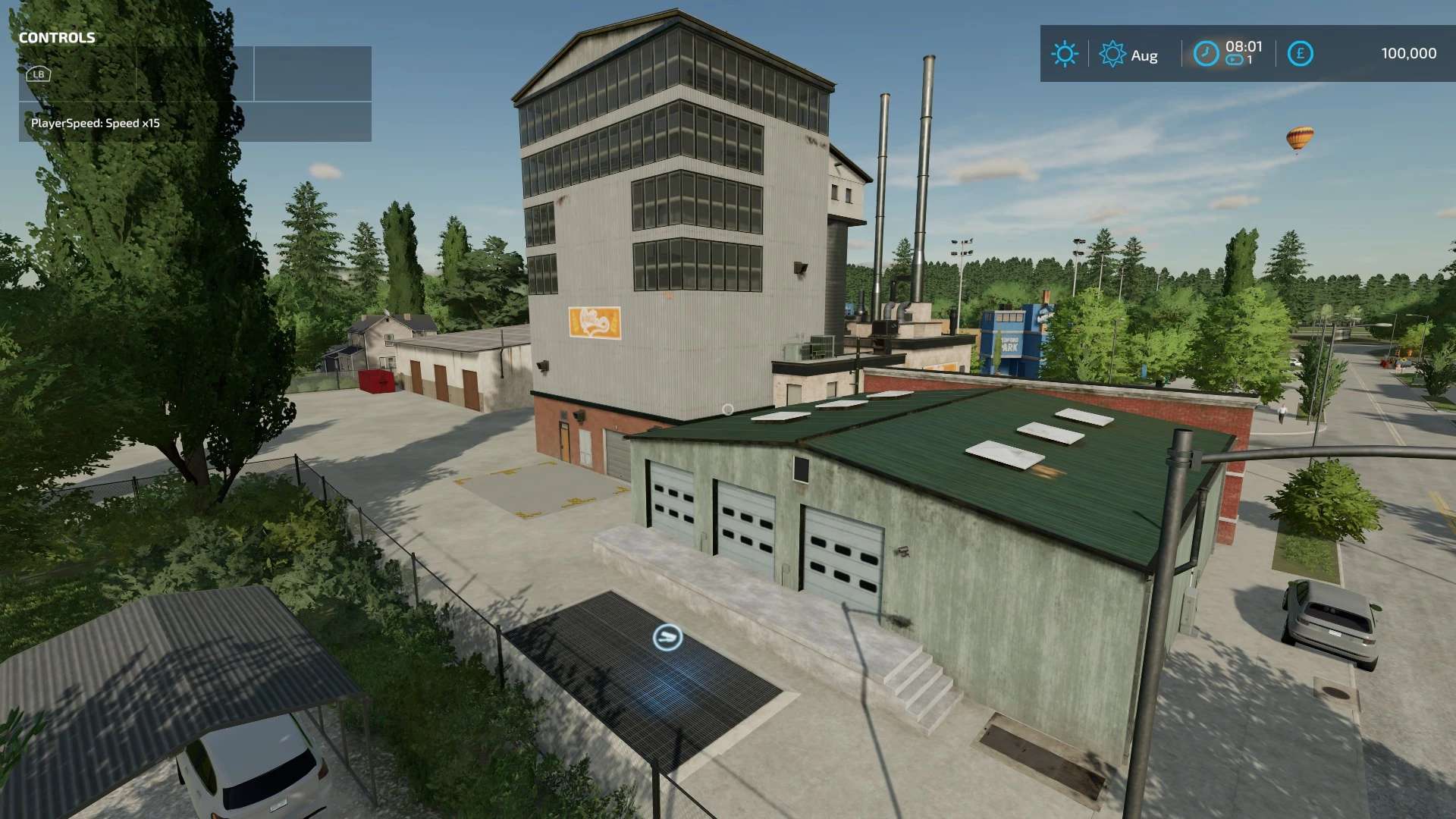The width and height of the screenshot is (1456, 819).
Task: Select the glowing trigger marker icon
Action: (667, 638)
